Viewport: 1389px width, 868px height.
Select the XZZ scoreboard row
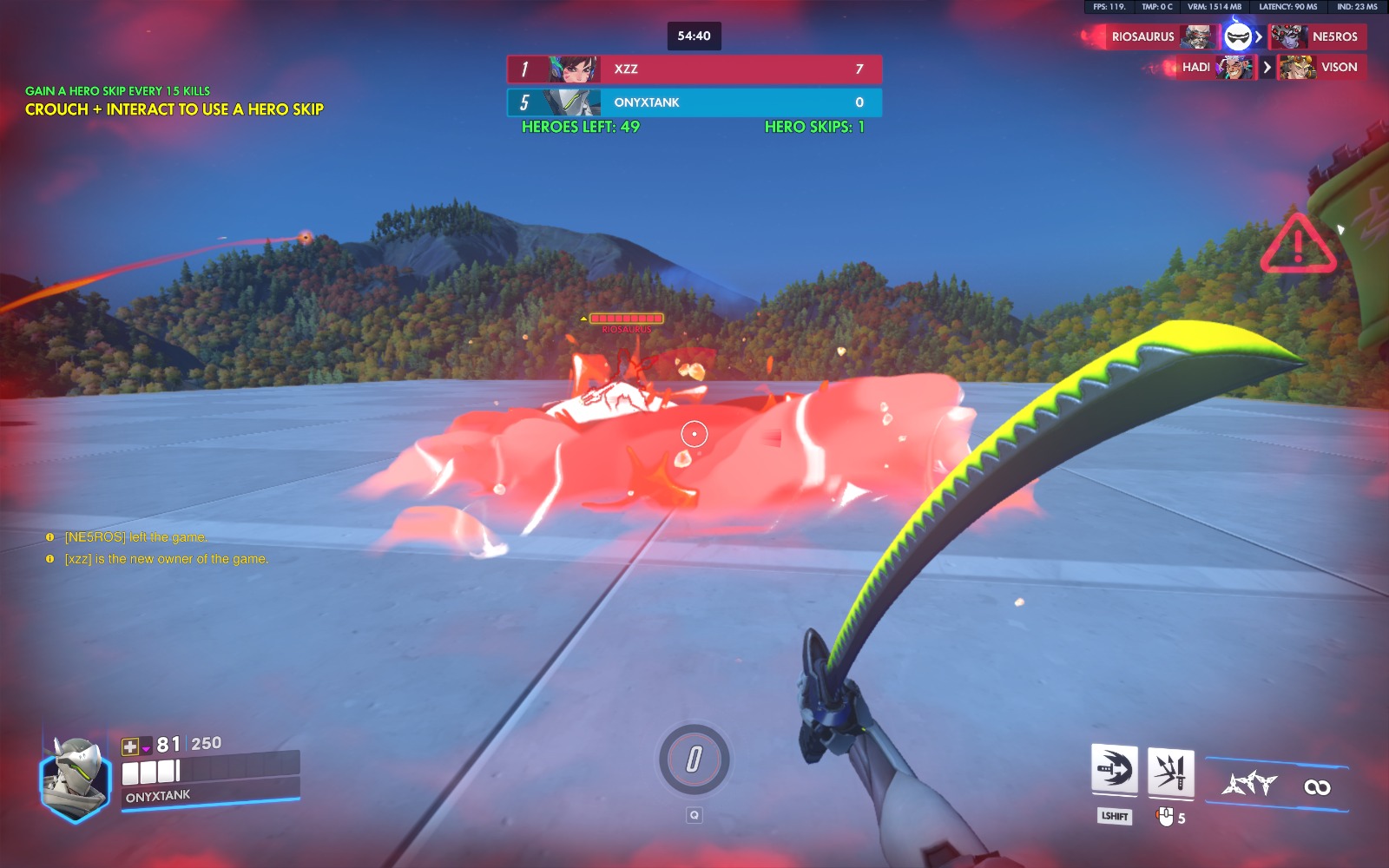(694, 69)
